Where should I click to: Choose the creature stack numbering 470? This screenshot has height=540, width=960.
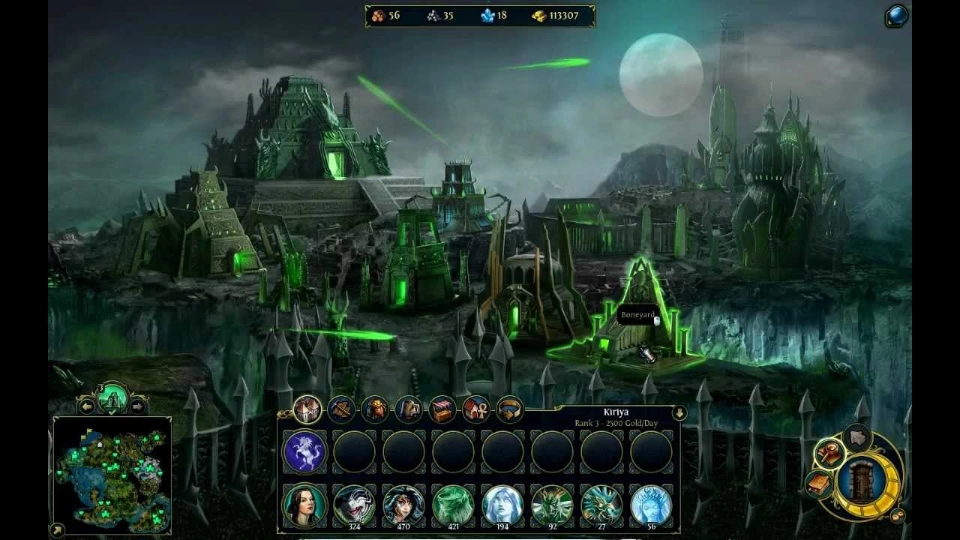click(x=404, y=504)
